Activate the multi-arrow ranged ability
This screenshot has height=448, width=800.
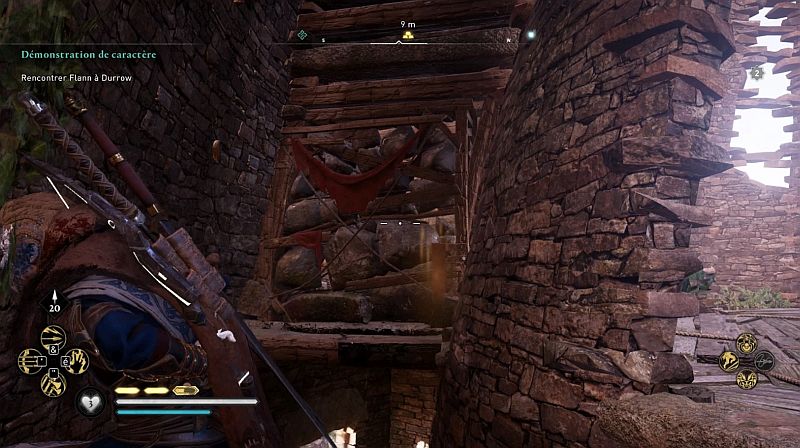(x=52, y=338)
